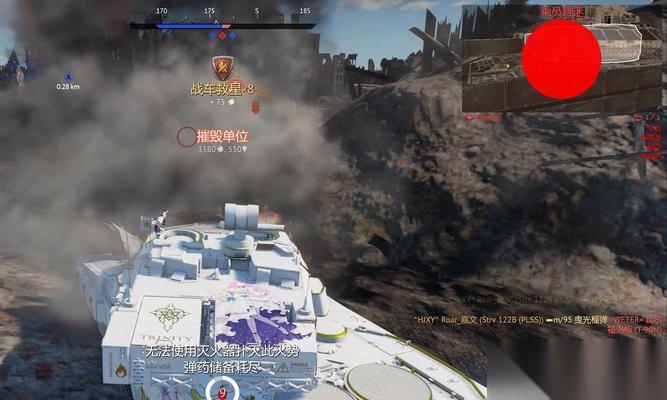Open the hit camera window
This screenshot has width=667, height=400.
pos(562,60)
